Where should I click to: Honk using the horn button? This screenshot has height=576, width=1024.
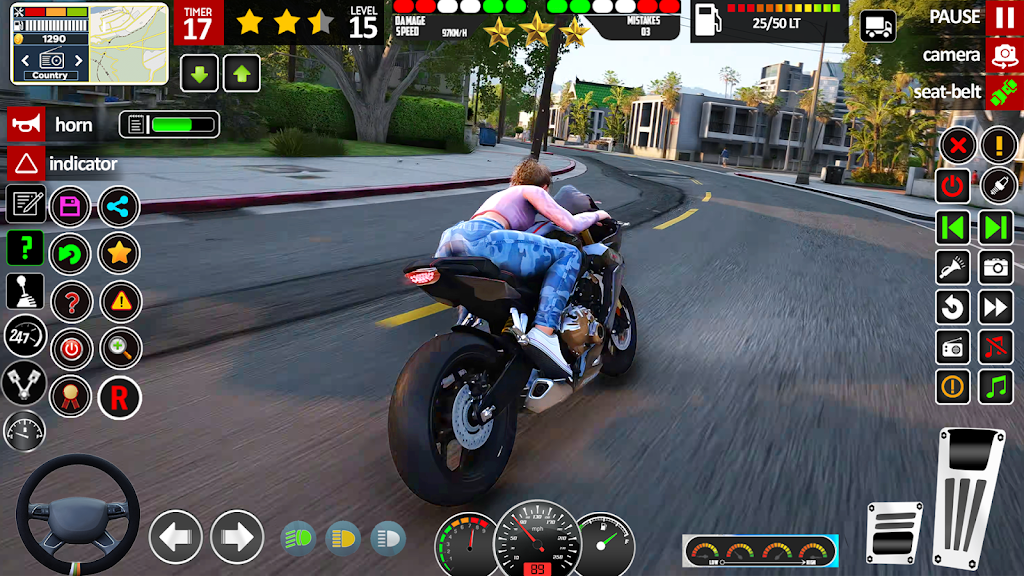point(24,125)
